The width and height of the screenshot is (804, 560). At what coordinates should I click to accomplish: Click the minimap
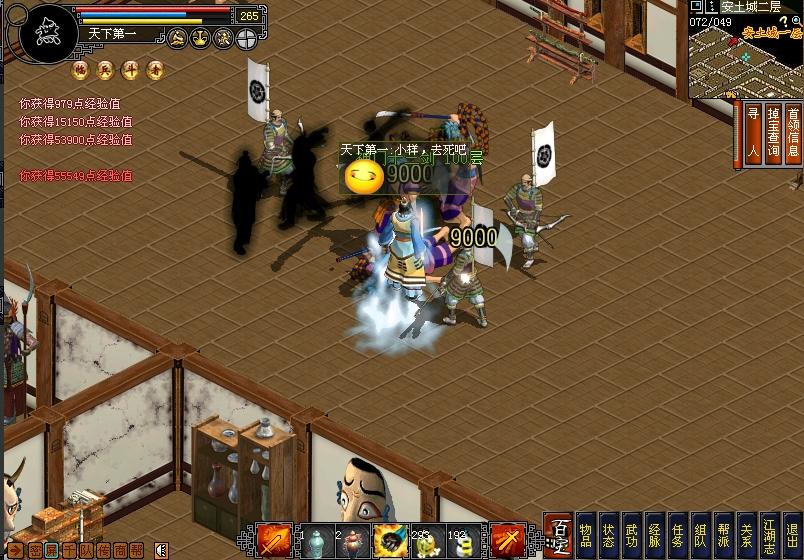[745, 60]
